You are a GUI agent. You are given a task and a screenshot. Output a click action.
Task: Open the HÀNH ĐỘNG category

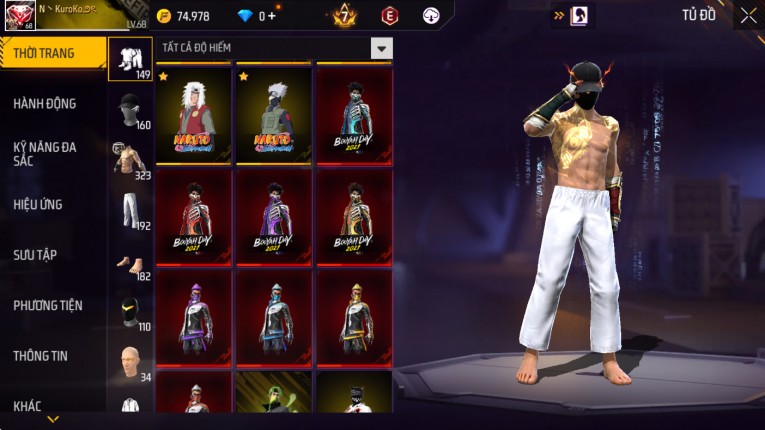(x=45, y=104)
